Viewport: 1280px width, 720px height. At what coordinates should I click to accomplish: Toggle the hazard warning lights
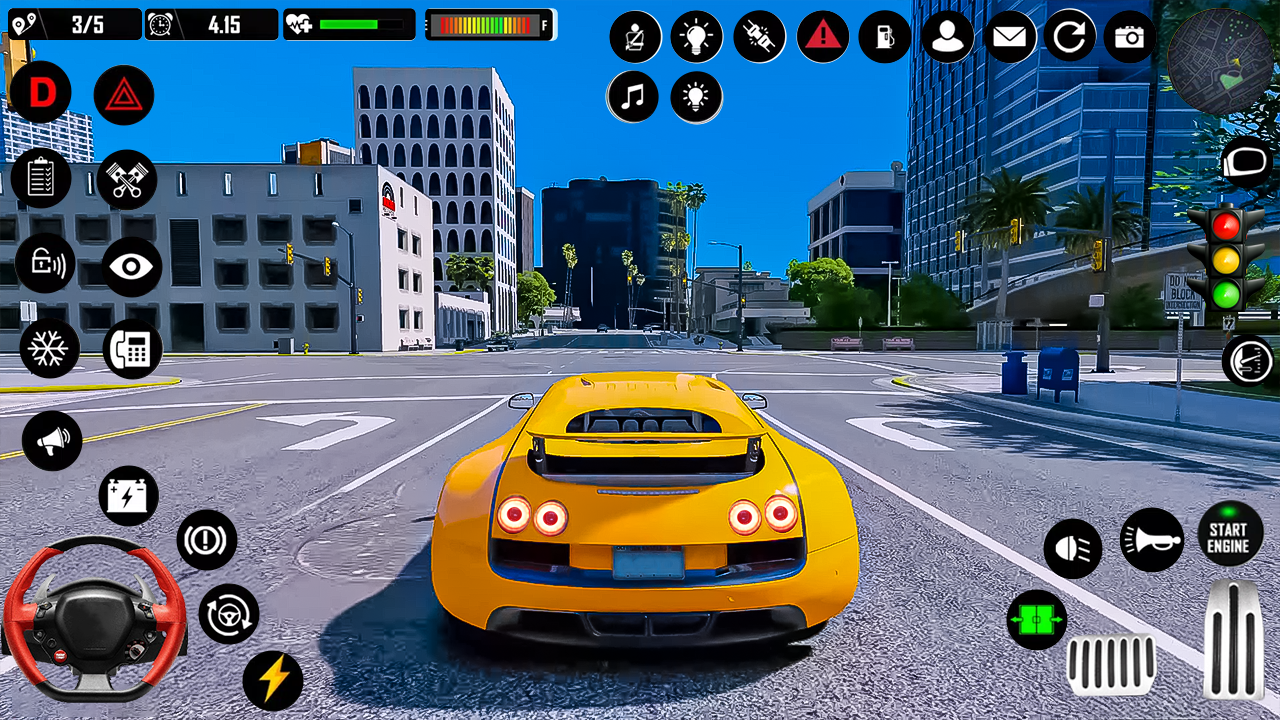(123, 92)
